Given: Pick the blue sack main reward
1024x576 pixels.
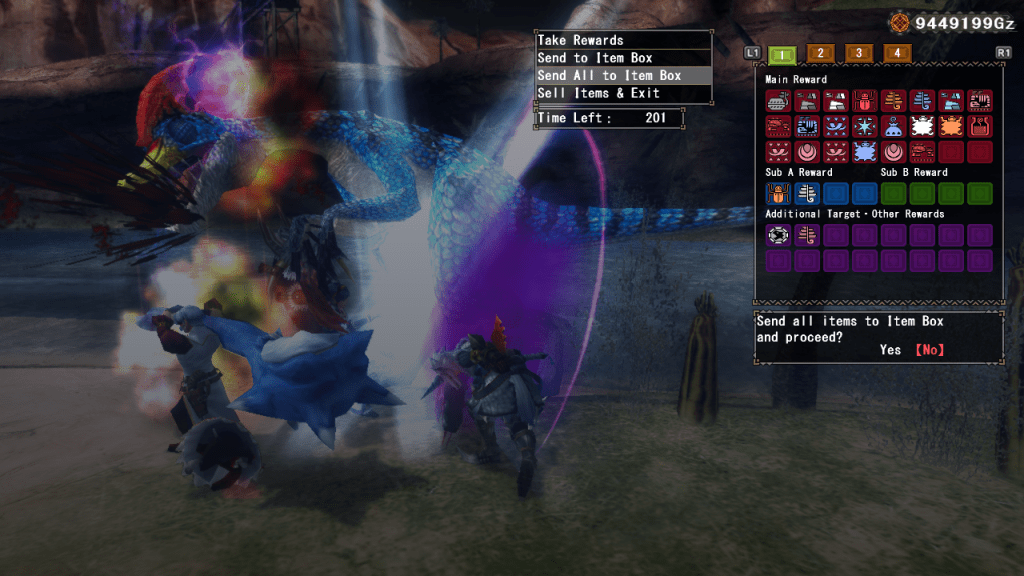Looking at the screenshot, I should [x=894, y=126].
